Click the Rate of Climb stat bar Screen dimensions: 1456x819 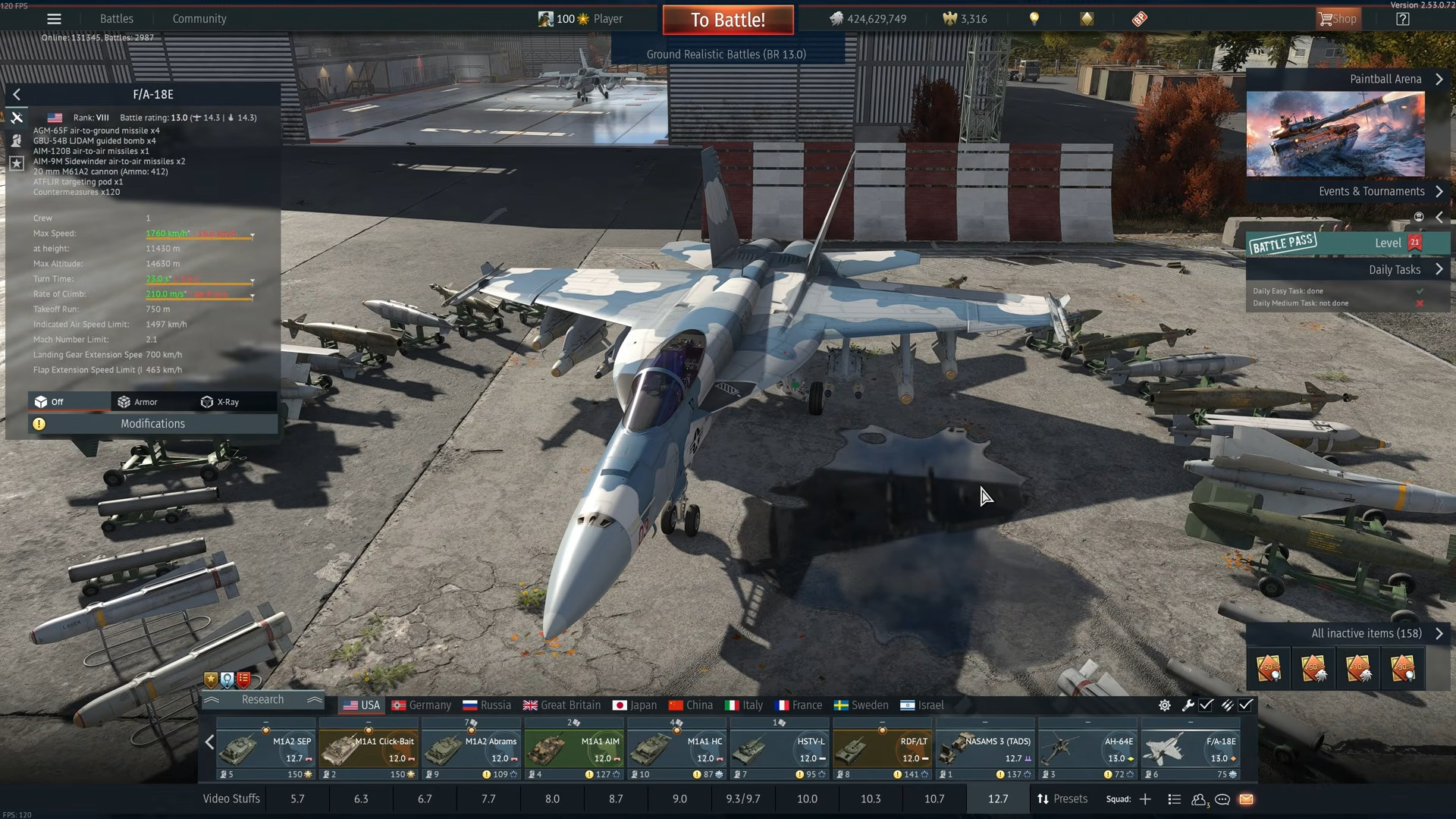coord(199,296)
